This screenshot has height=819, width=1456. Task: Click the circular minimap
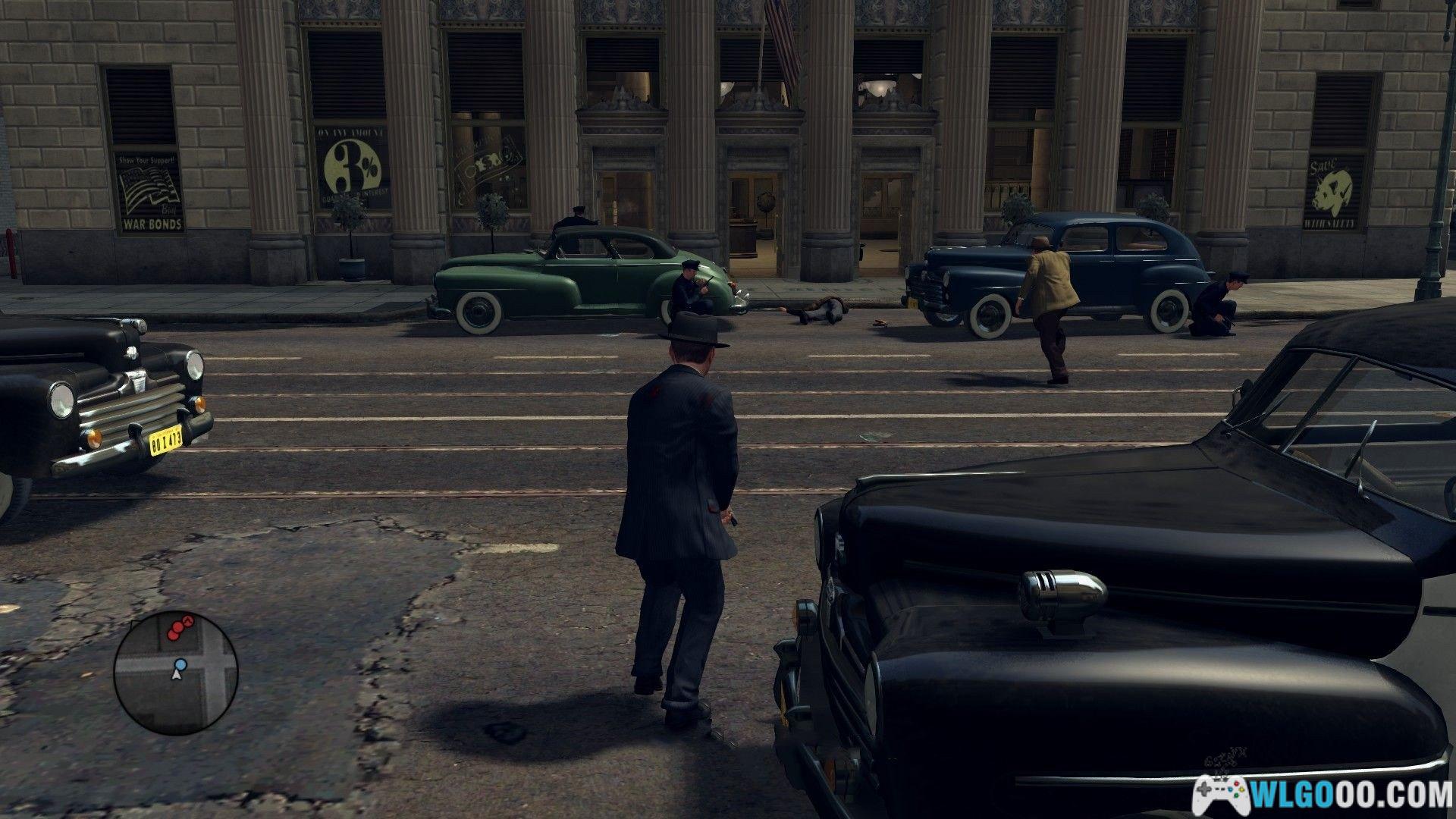coord(175,671)
